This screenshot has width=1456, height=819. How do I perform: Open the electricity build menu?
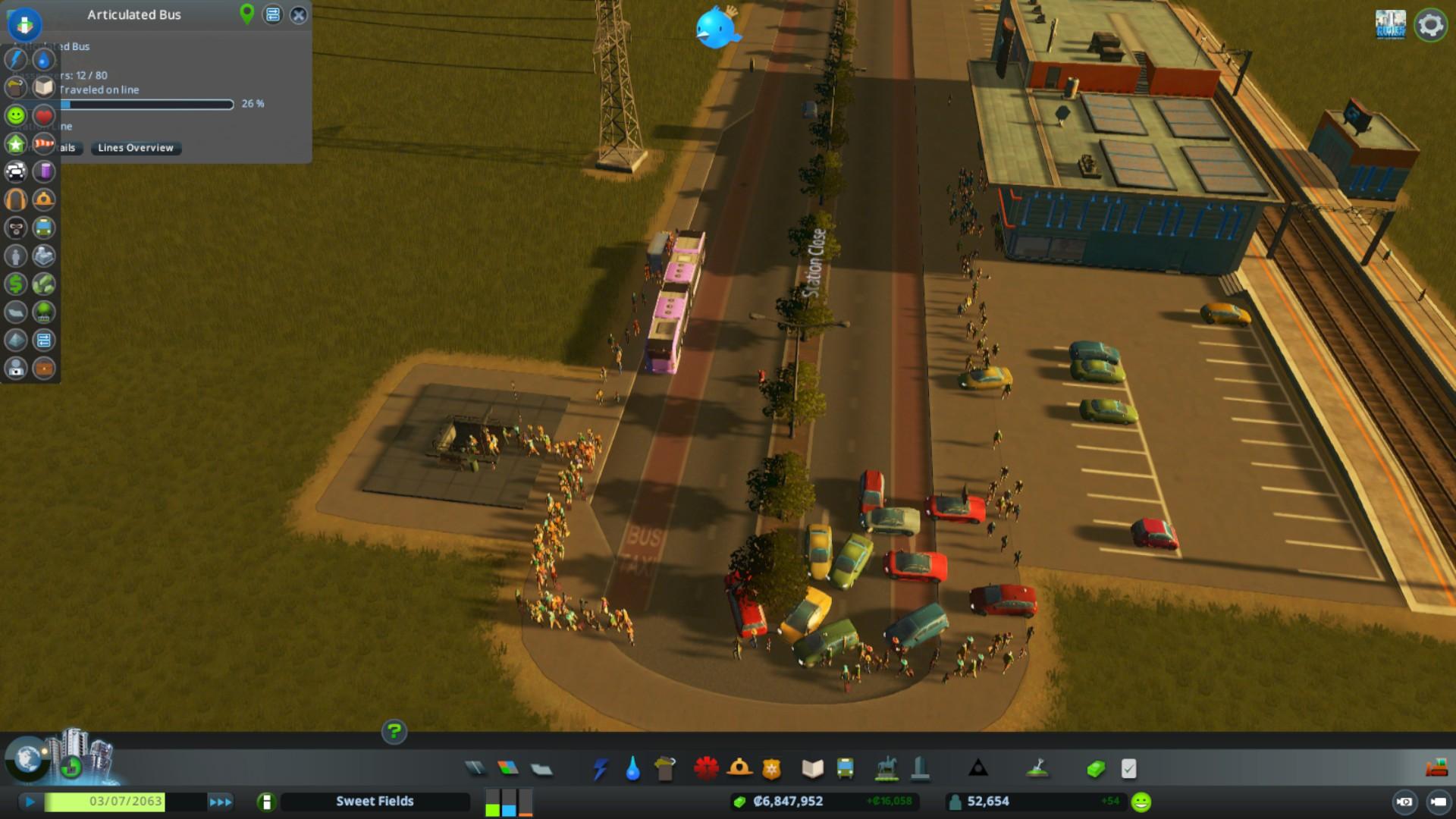pos(601,769)
